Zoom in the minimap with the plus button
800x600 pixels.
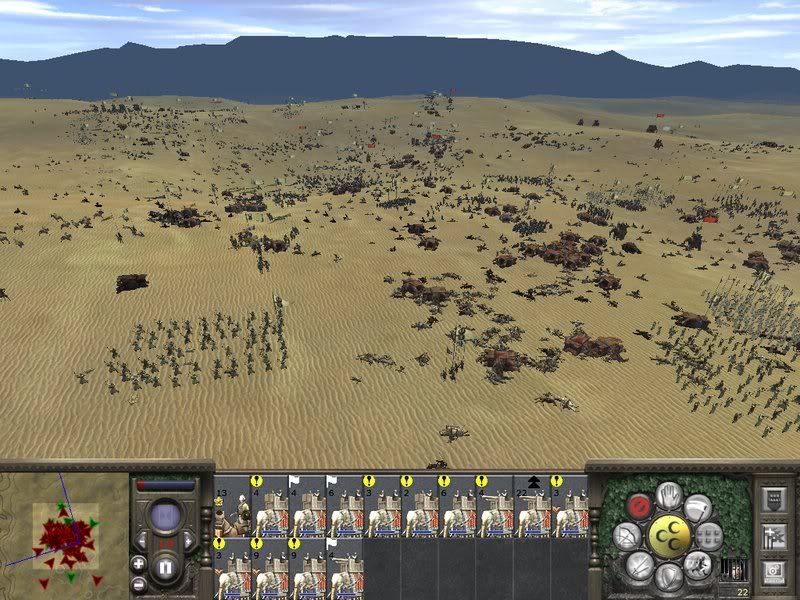[138, 563]
